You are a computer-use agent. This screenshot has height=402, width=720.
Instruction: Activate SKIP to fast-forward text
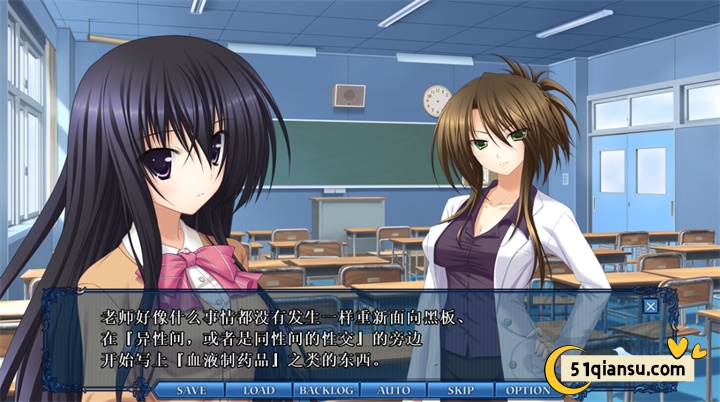(461, 389)
